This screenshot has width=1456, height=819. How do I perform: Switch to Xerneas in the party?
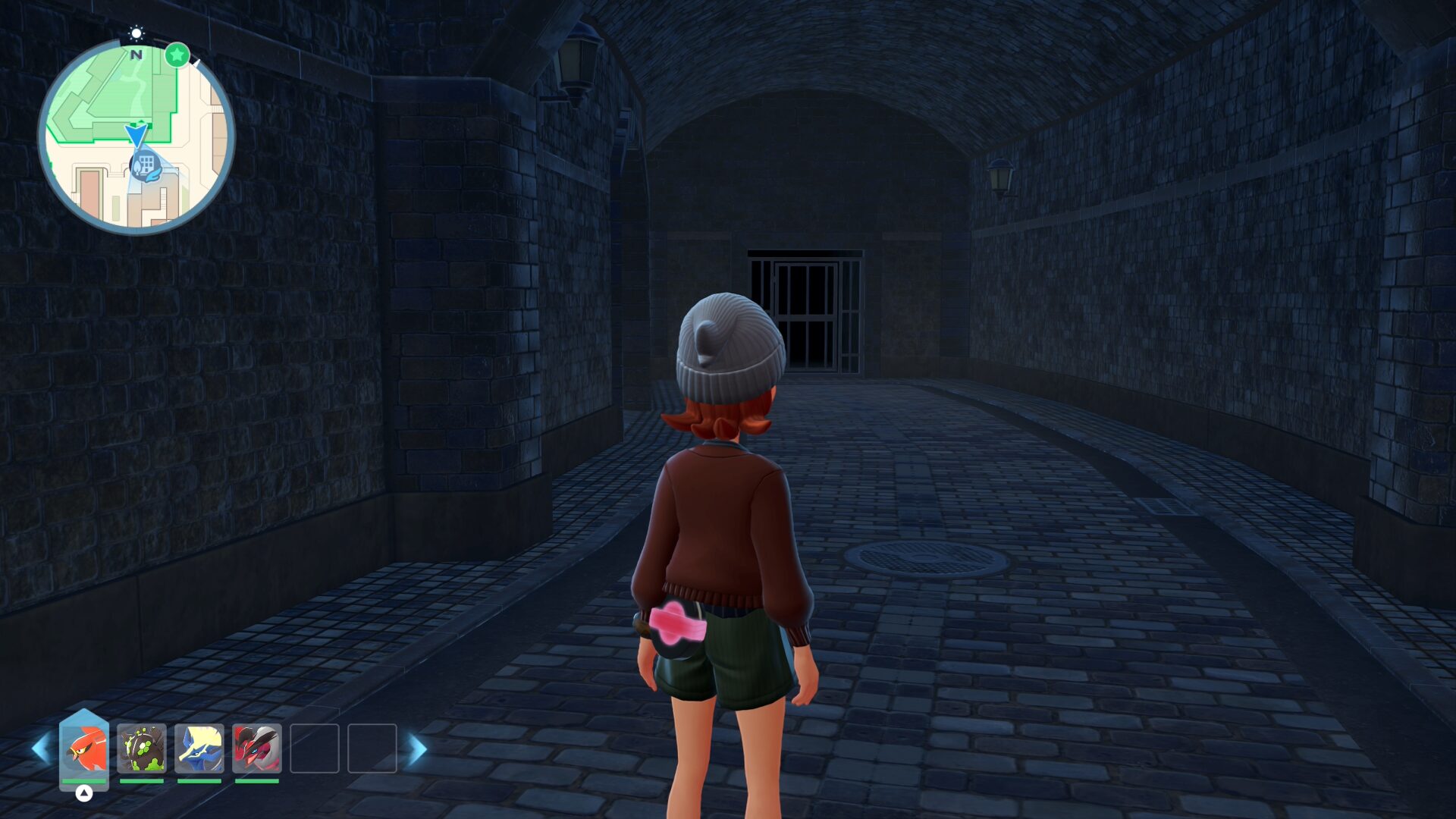coord(199,748)
